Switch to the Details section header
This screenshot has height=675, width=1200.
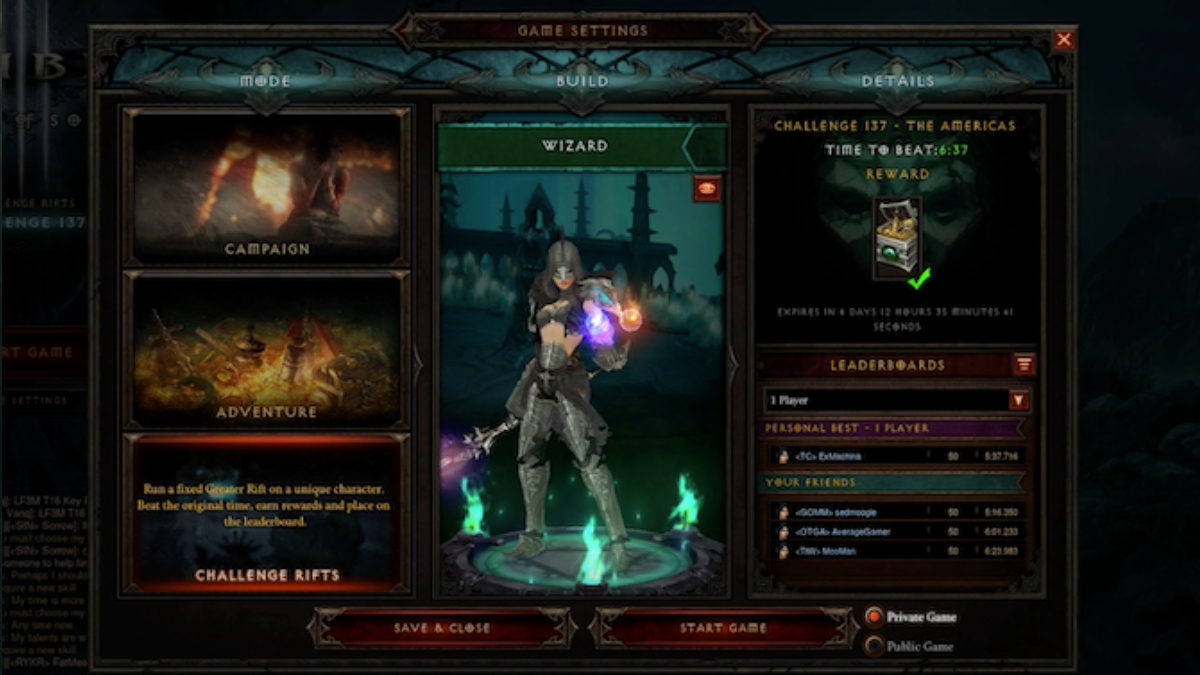click(897, 81)
